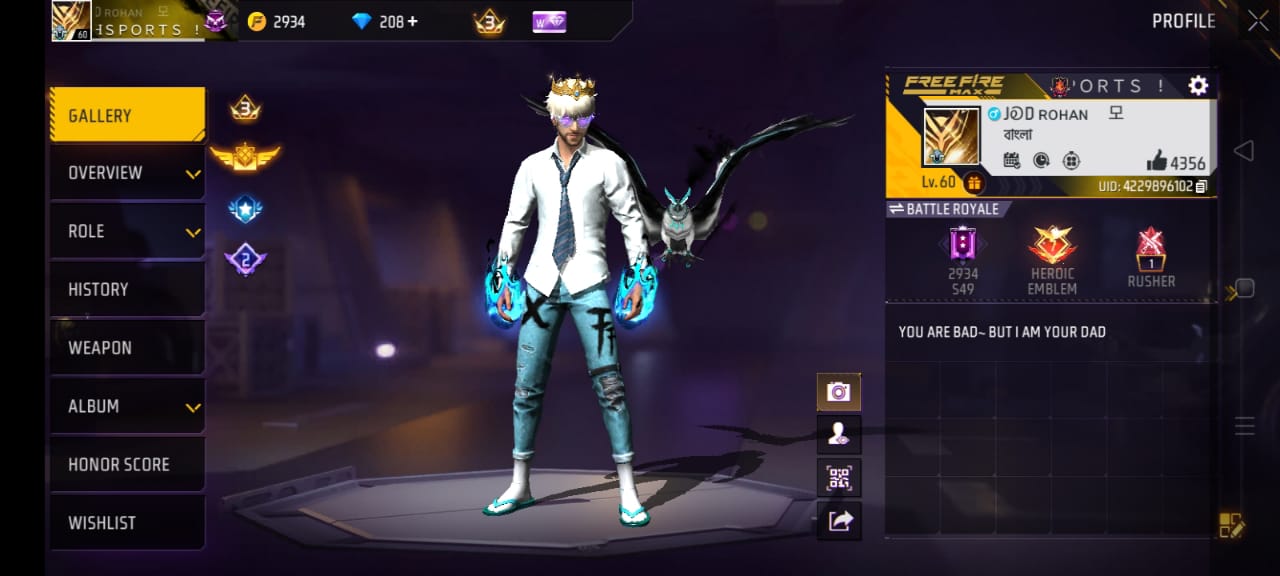The width and height of the screenshot is (1280, 576).
Task: Select the Role menu entry
Action: pos(127,231)
